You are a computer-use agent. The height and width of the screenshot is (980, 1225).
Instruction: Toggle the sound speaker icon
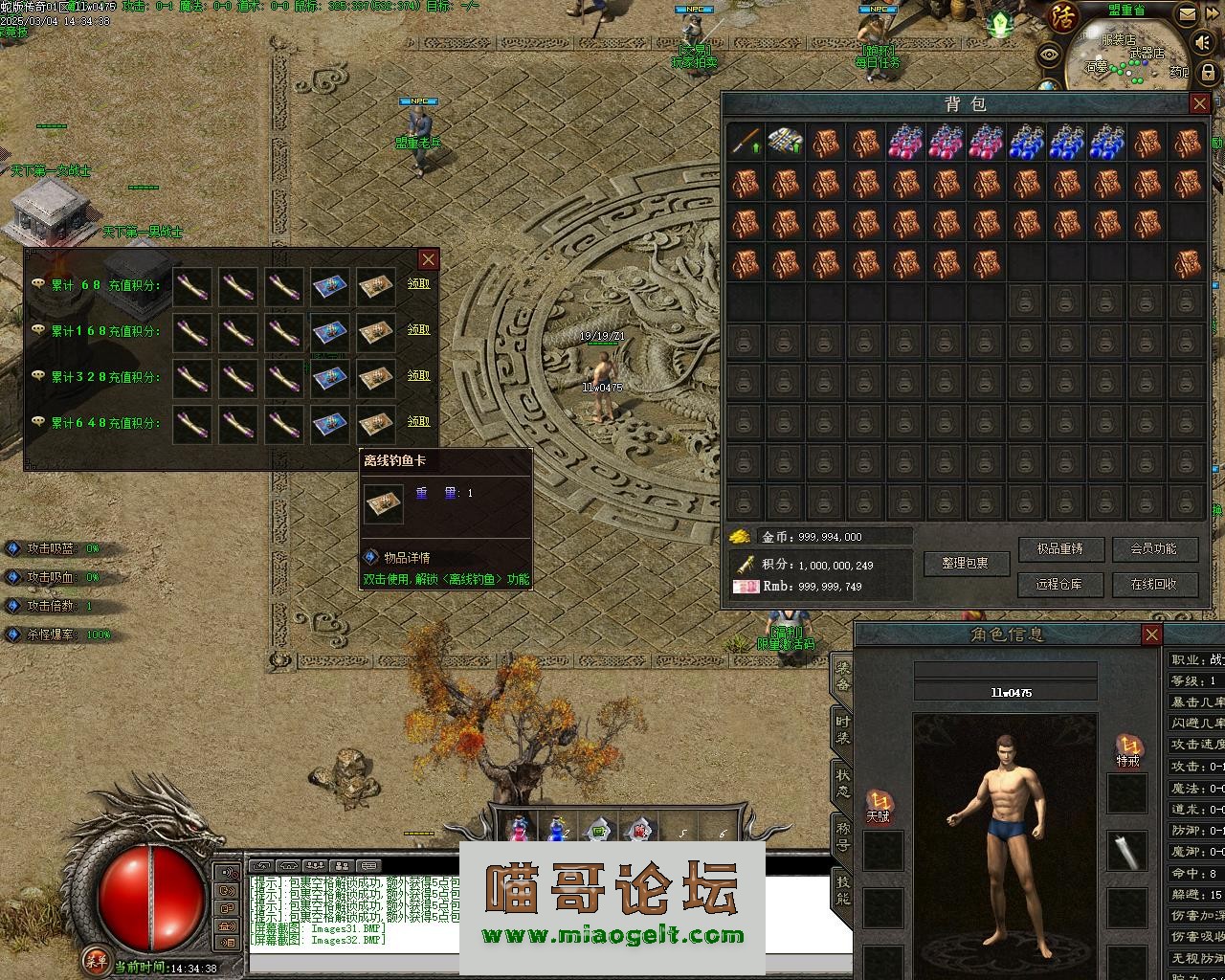(x=1205, y=43)
